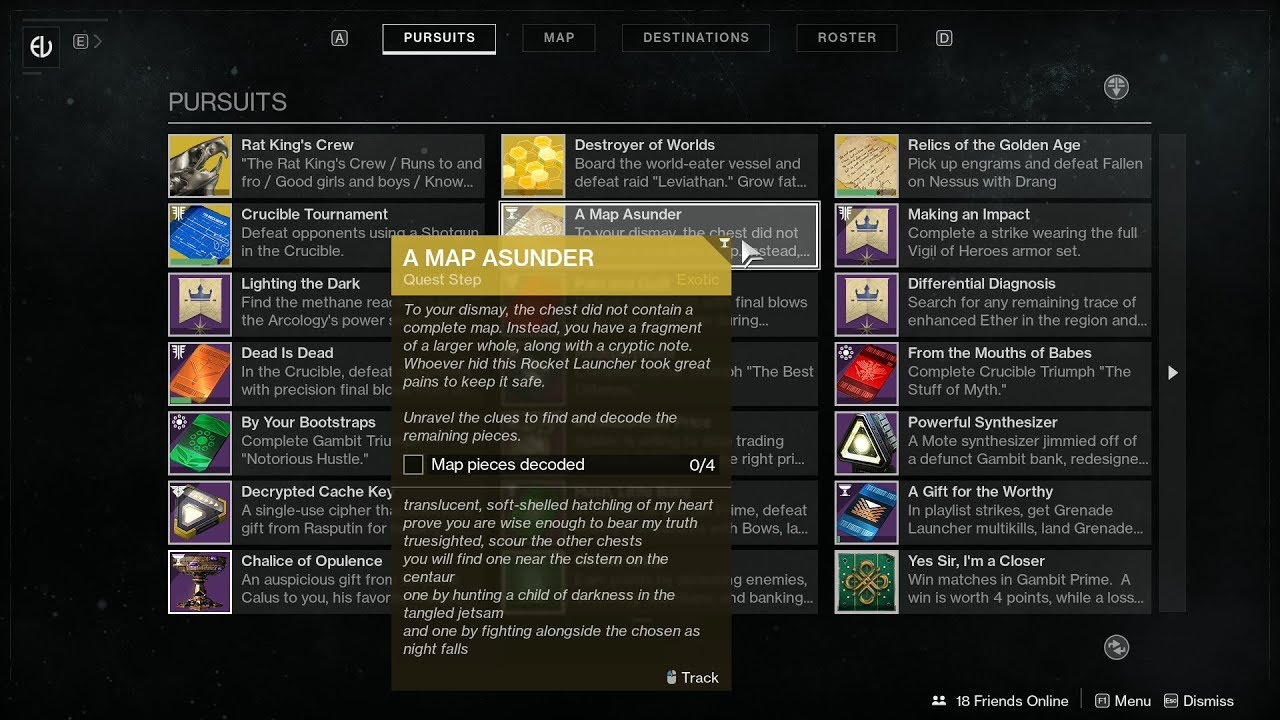Click the Decrypted Cache Key icon

[x=200, y=513]
